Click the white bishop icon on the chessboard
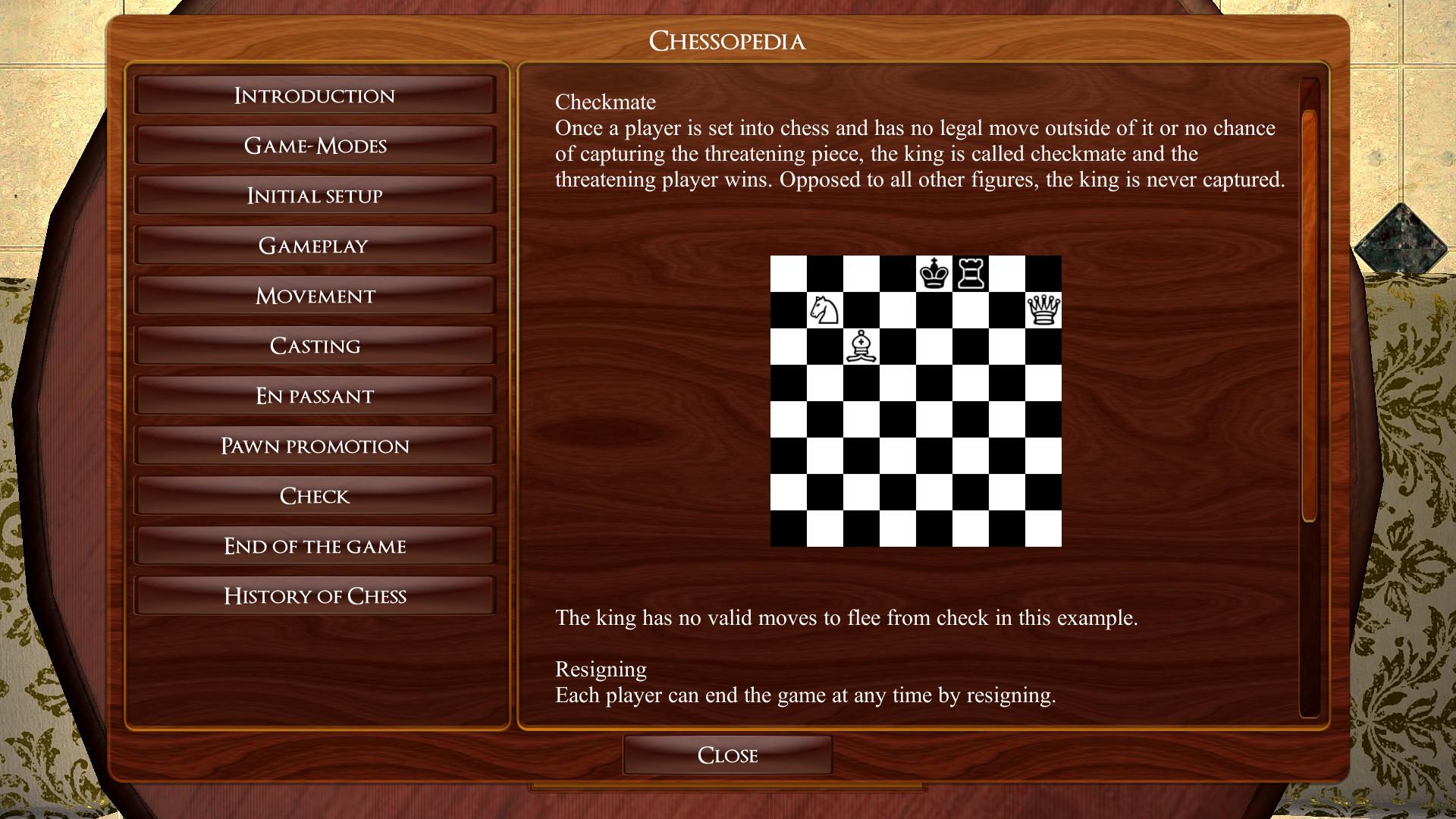1456x819 pixels. (x=861, y=347)
